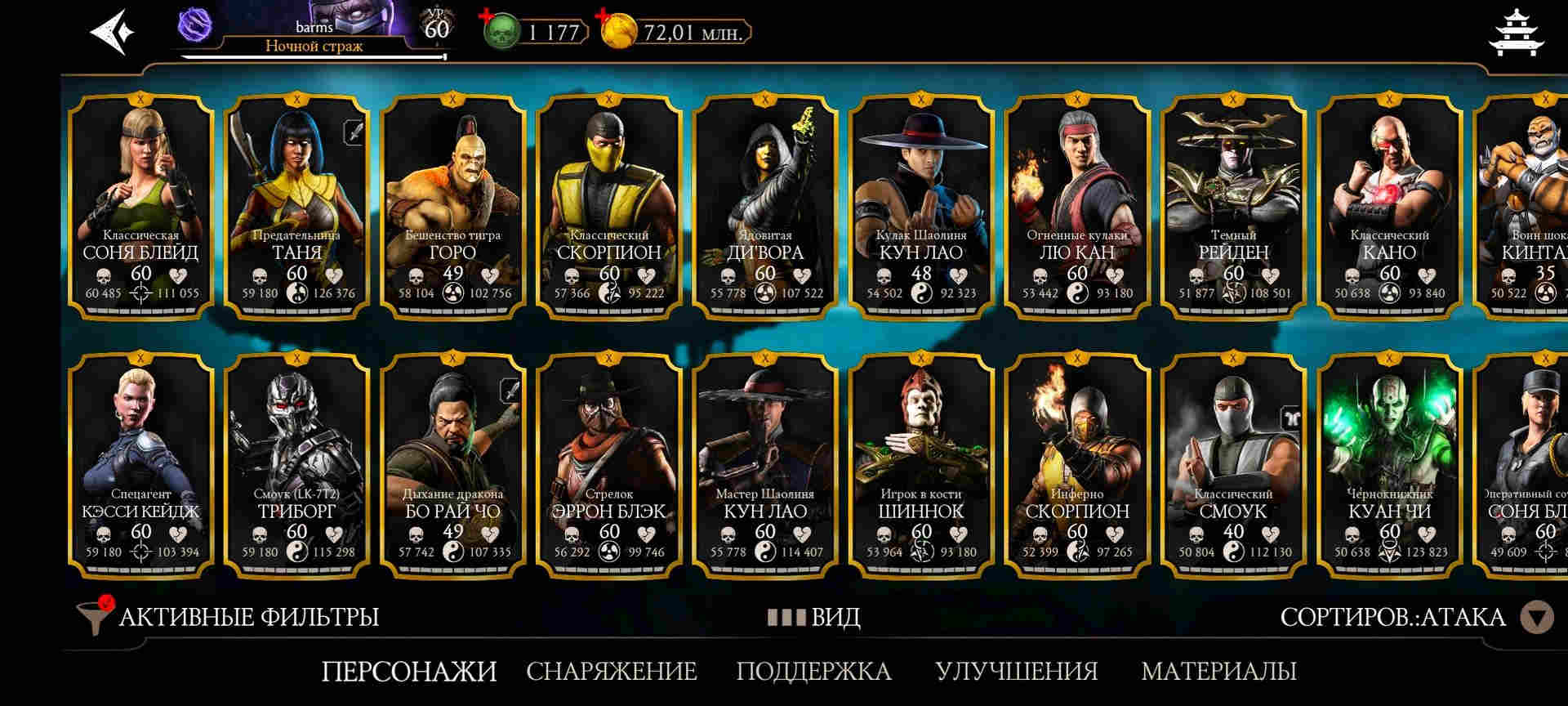Add more souls with the red plus
Screen dimensions: 1568x706
(488, 16)
